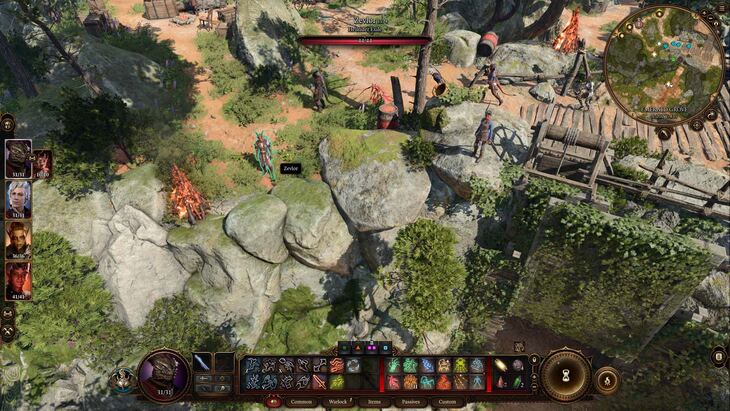Select the red-skinned companion portrait at the bottom
Screen dimensions: 730x411
point(18,281)
